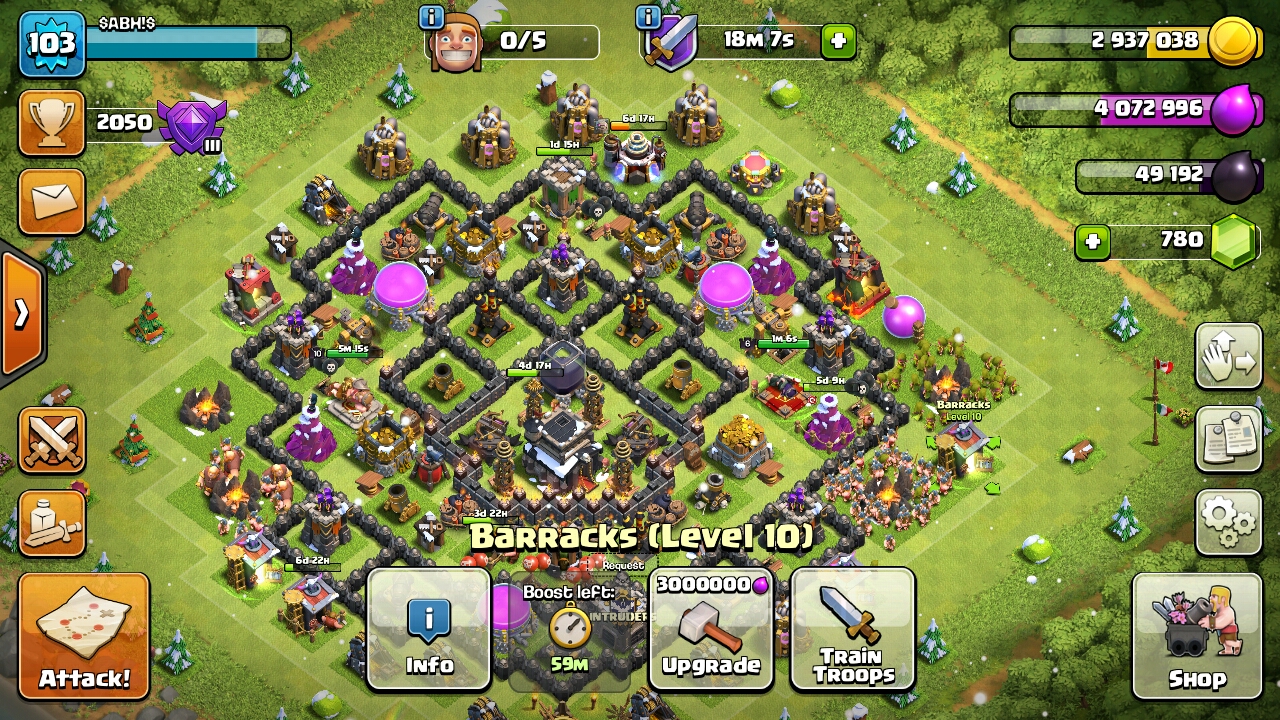Open the Attack! map button
Viewport: 1280px width, 720px height.
coord(84,635)
